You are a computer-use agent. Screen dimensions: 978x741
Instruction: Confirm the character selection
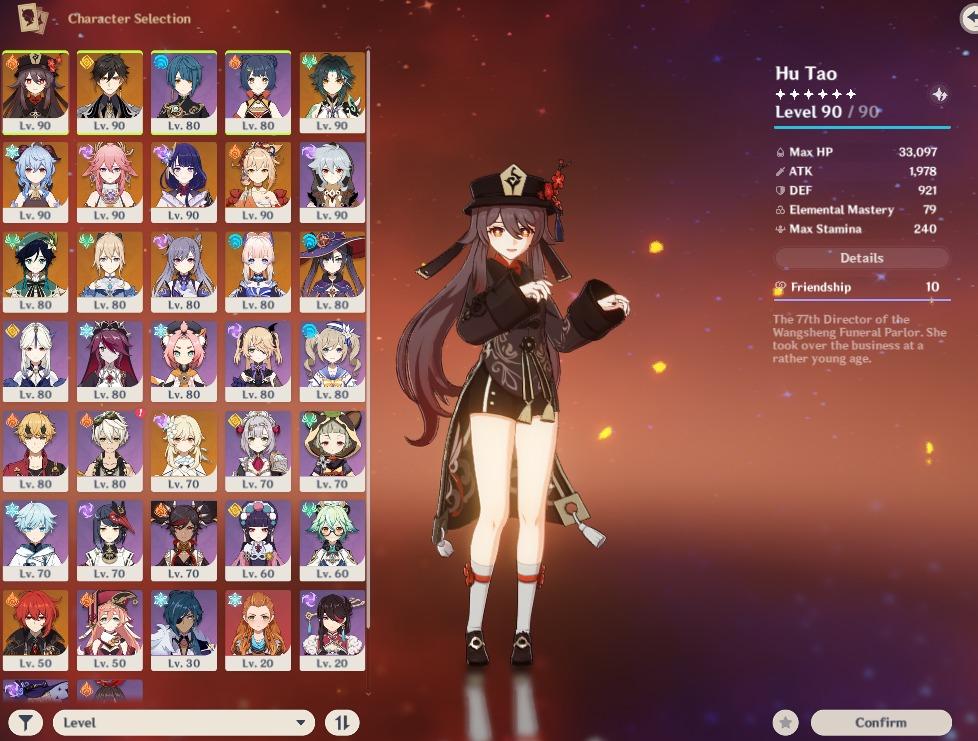point(880,722)
